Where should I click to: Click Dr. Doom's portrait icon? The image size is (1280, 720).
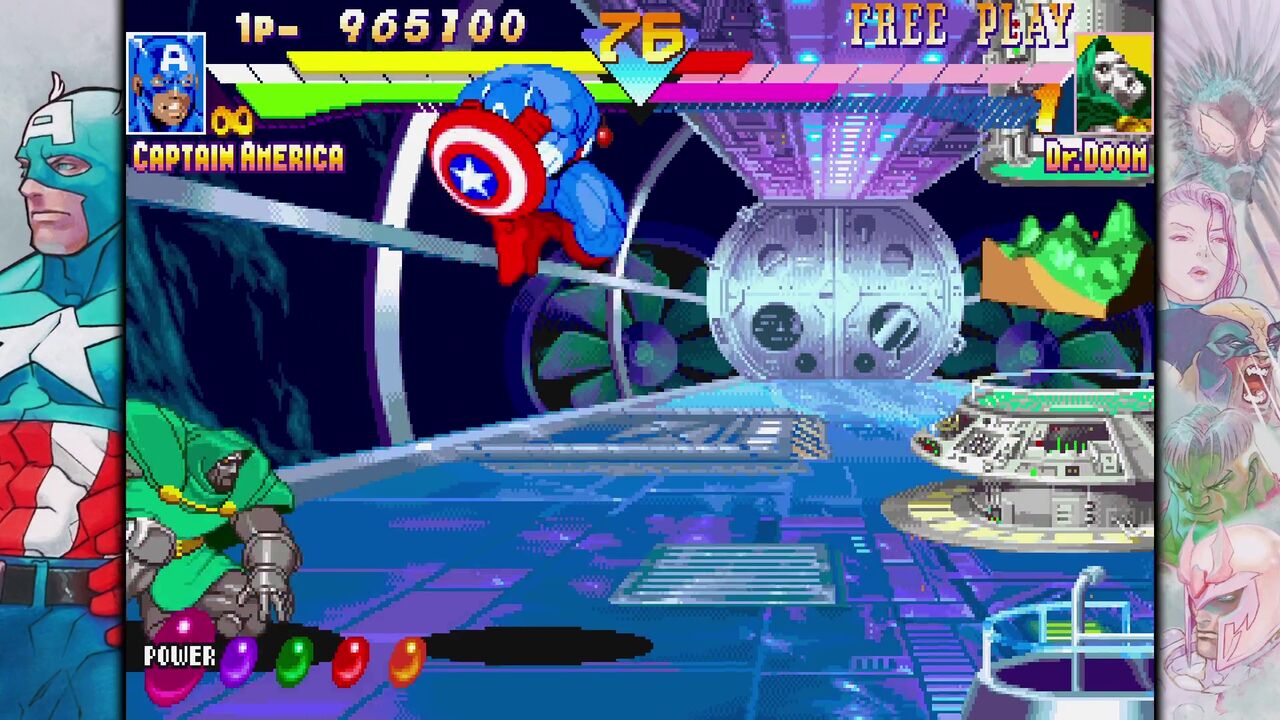click(1114, 85)
